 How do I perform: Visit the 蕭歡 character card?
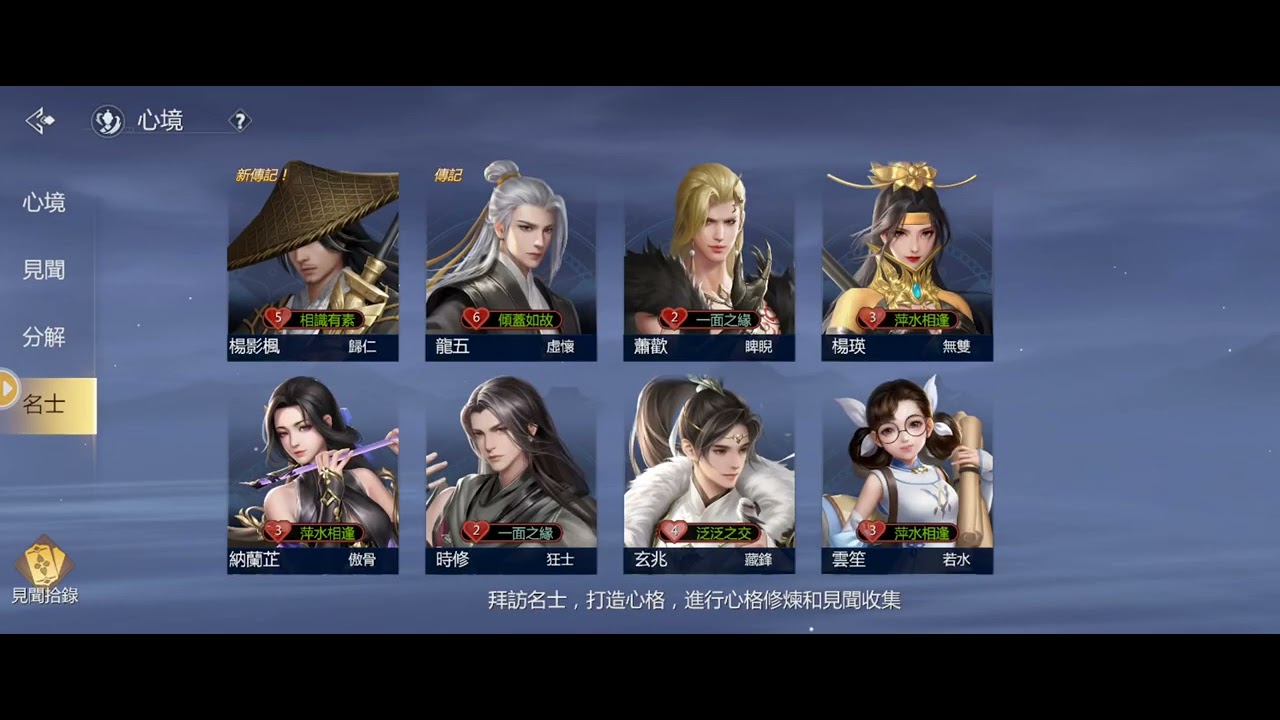pyautogui.click(x=709, y=262)
